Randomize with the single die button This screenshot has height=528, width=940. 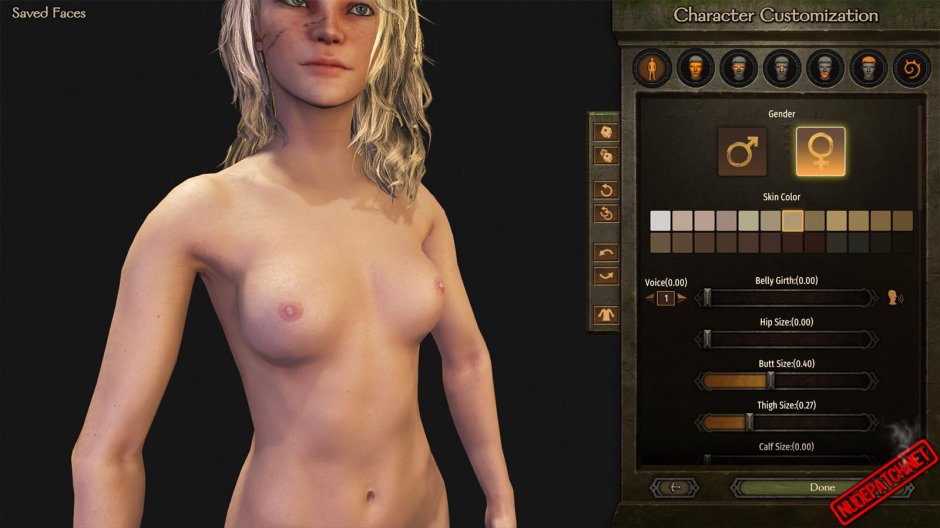pos(606,131)
